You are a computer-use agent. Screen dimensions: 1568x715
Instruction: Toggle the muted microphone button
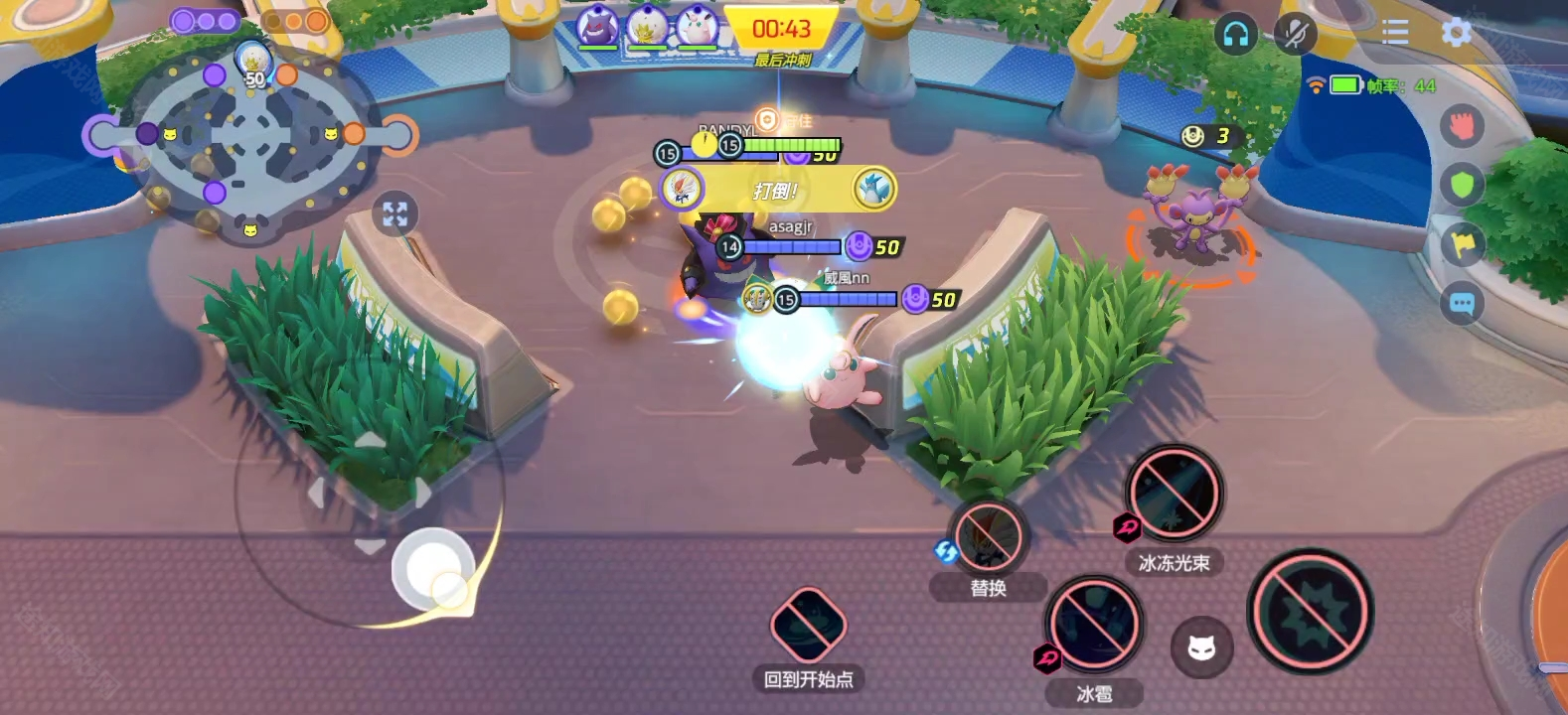pyautogui.click(x=1295, y=35)
